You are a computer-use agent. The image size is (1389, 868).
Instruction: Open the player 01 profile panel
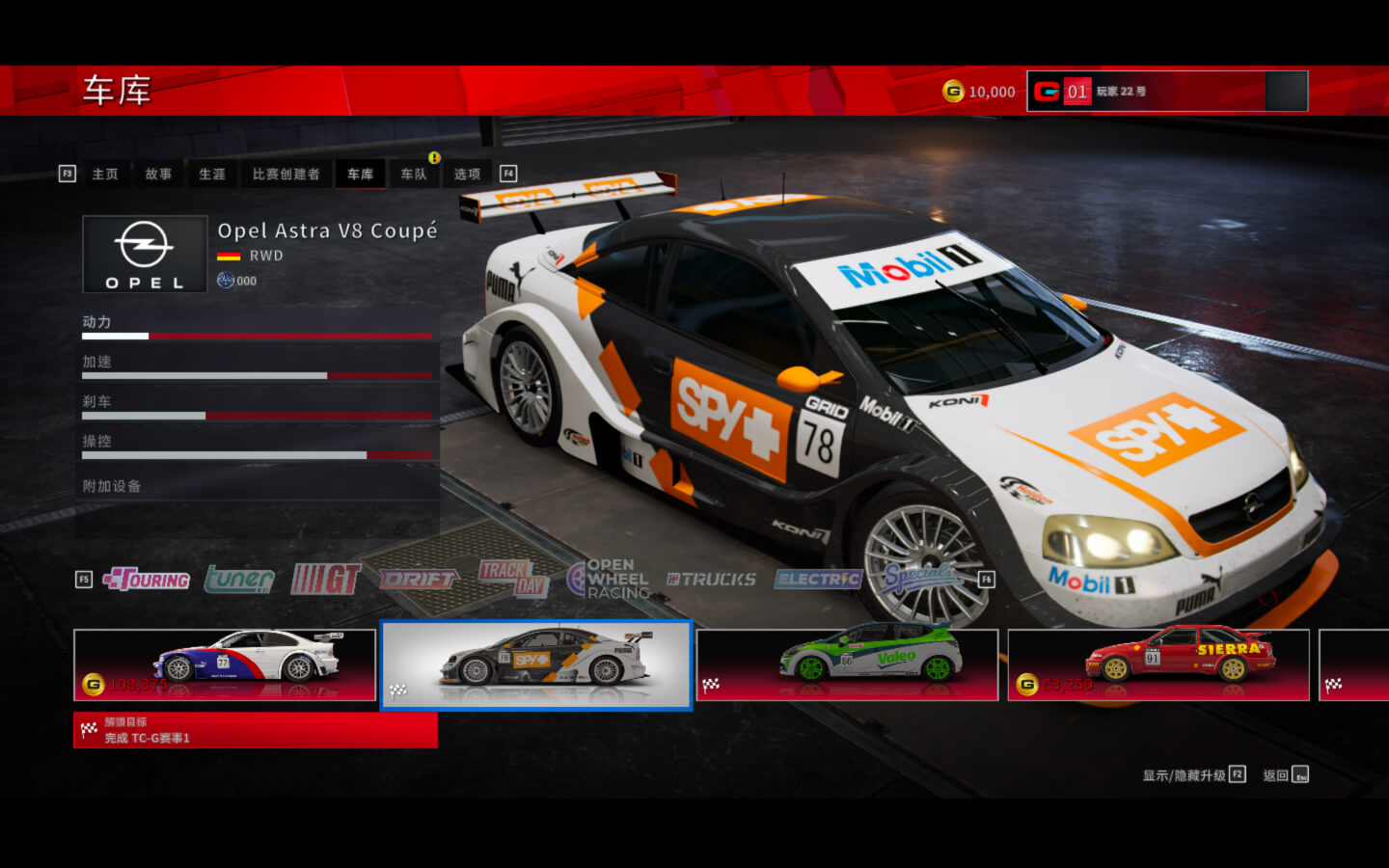[1167, 92]
